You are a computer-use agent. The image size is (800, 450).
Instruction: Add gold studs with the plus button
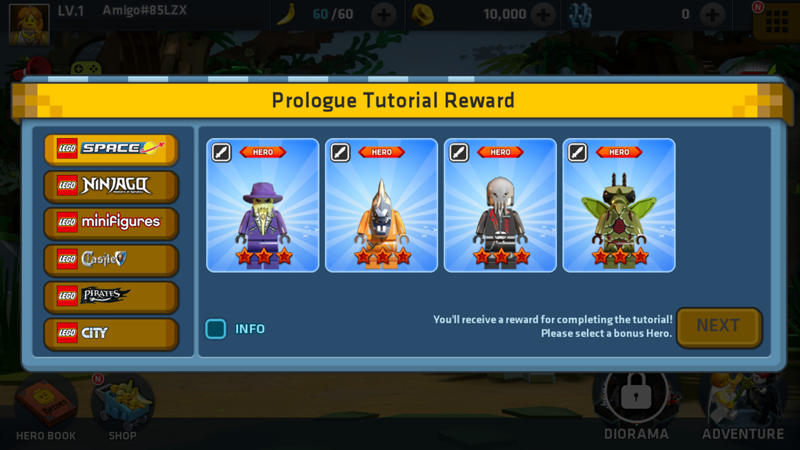[x=543, y=15]
